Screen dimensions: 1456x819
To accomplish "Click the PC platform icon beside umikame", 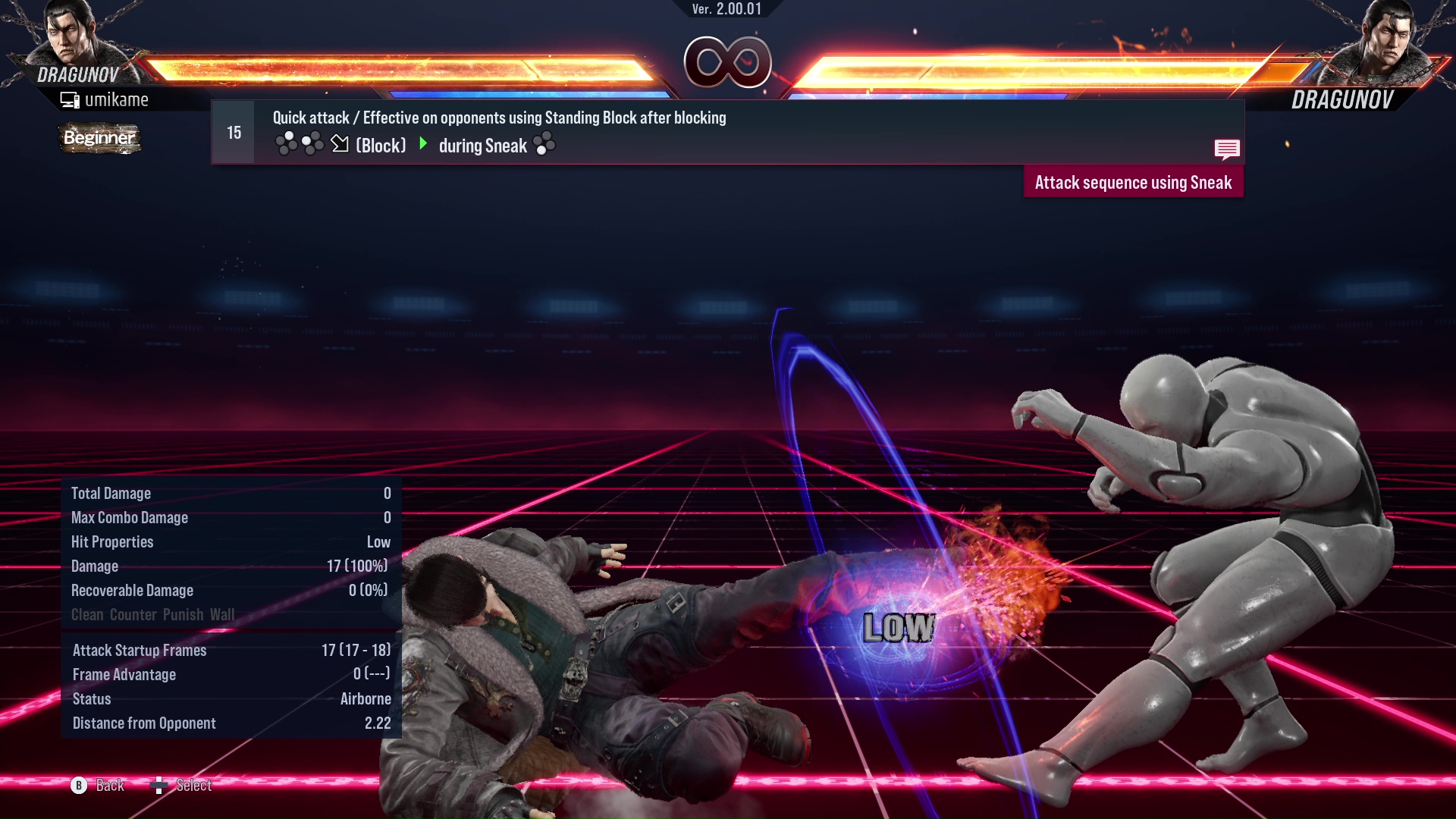I will 69,99.
